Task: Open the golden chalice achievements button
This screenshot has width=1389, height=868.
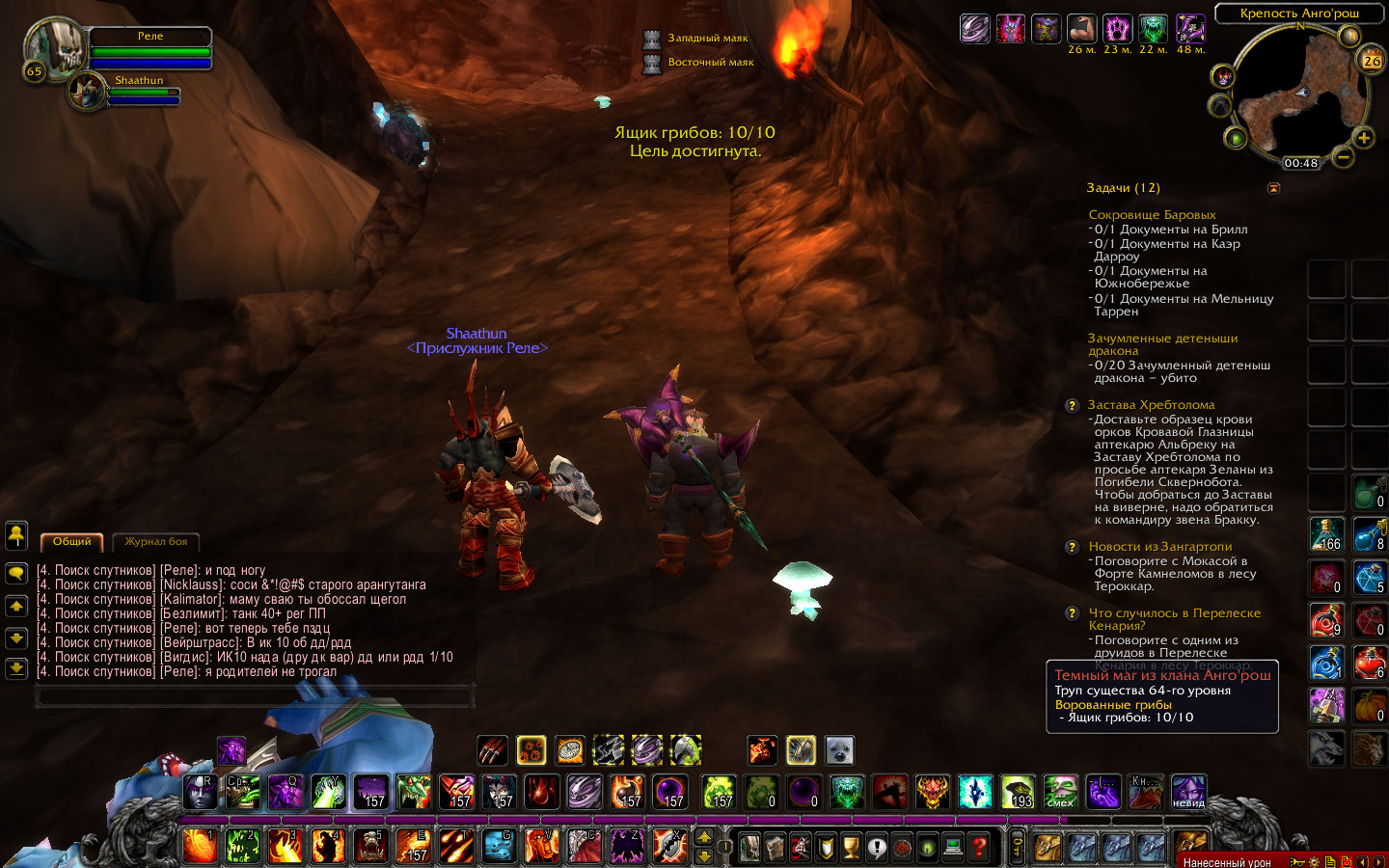Action: tap(851, 847)
